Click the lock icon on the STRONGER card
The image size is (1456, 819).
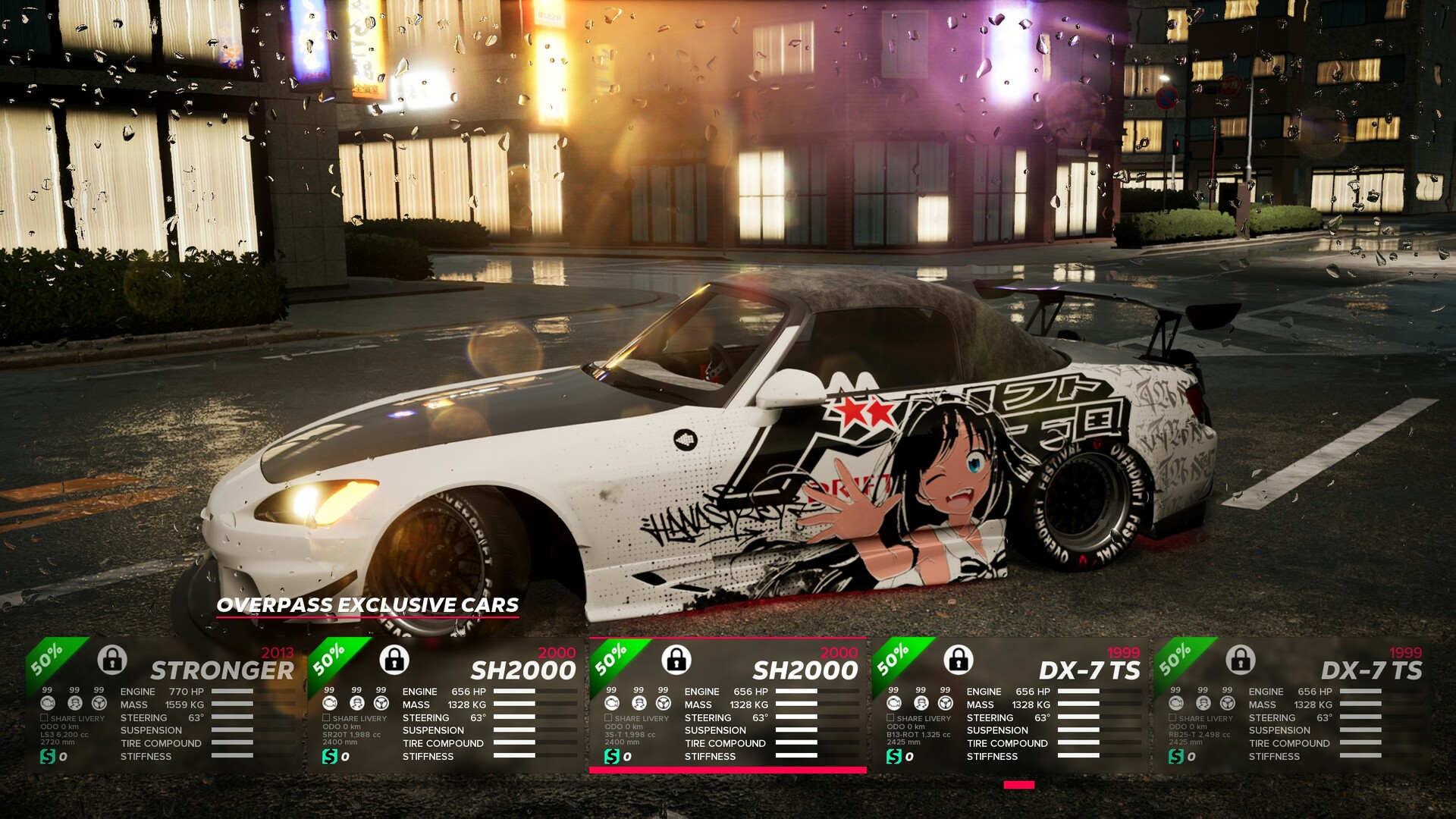[112, 662]
